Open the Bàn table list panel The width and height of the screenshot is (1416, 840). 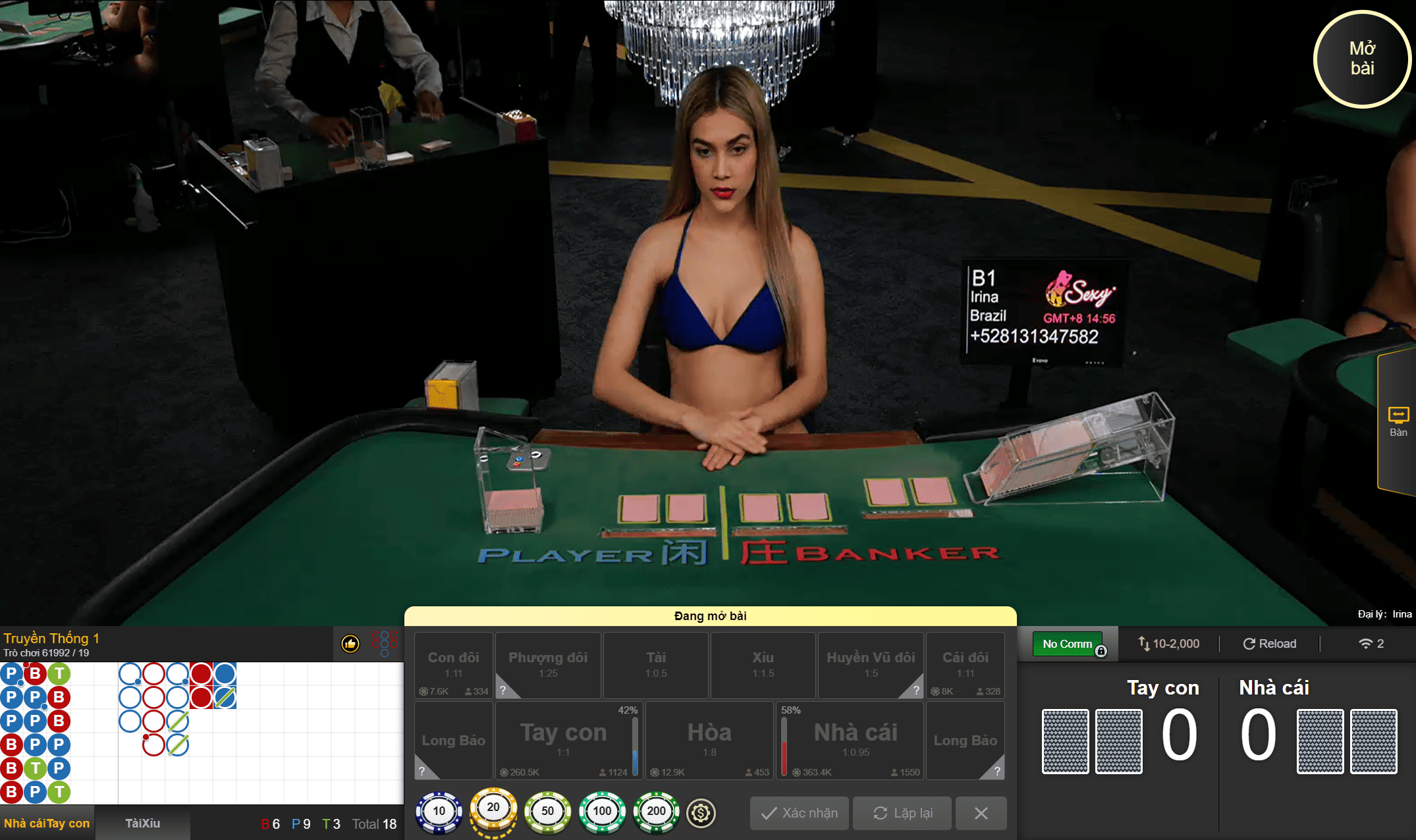[x=1398, y=422]
